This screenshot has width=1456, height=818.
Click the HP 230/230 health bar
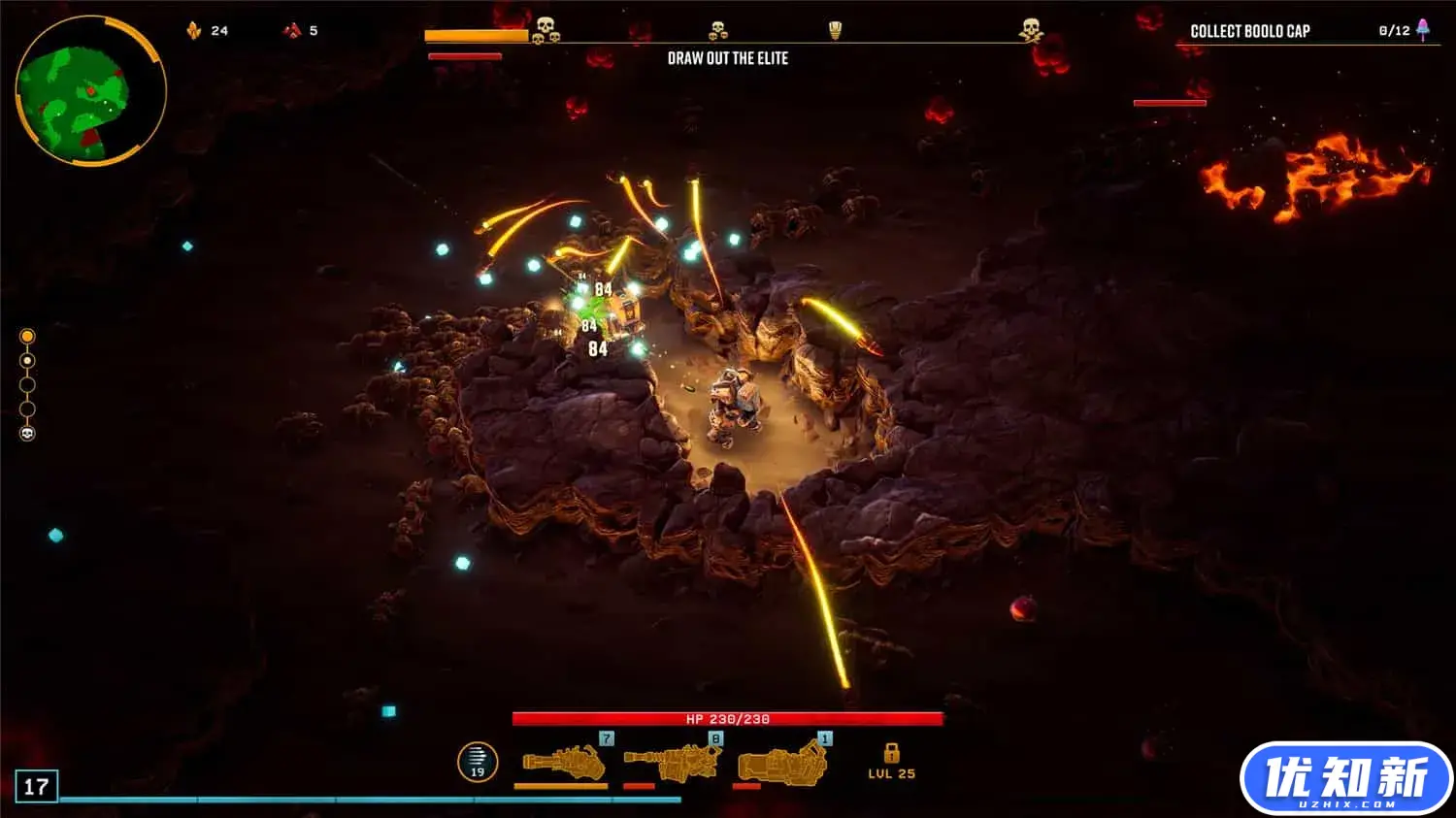tap(726, 718)
